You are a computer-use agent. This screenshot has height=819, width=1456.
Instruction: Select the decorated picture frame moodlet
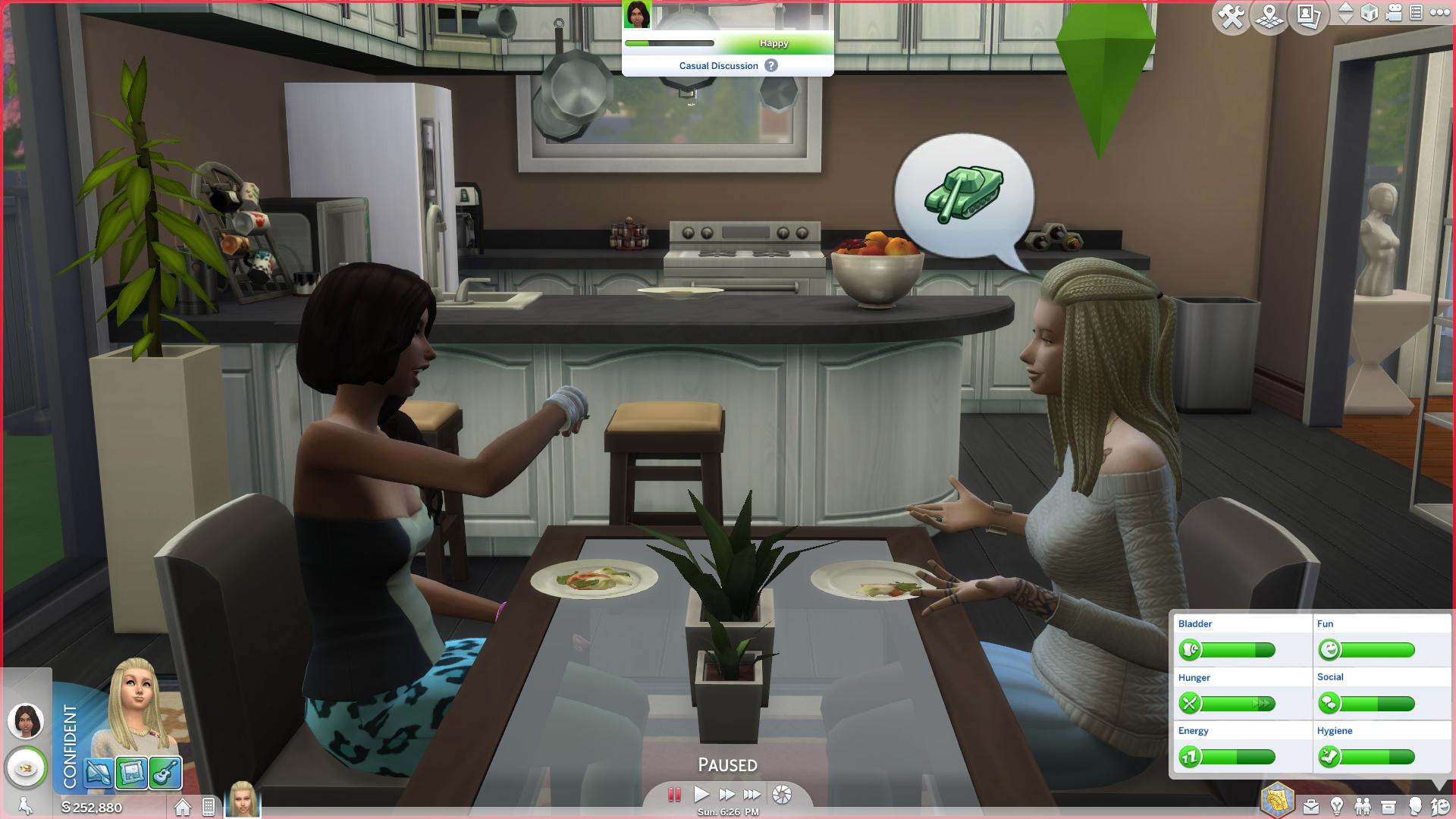coord(132,773)
